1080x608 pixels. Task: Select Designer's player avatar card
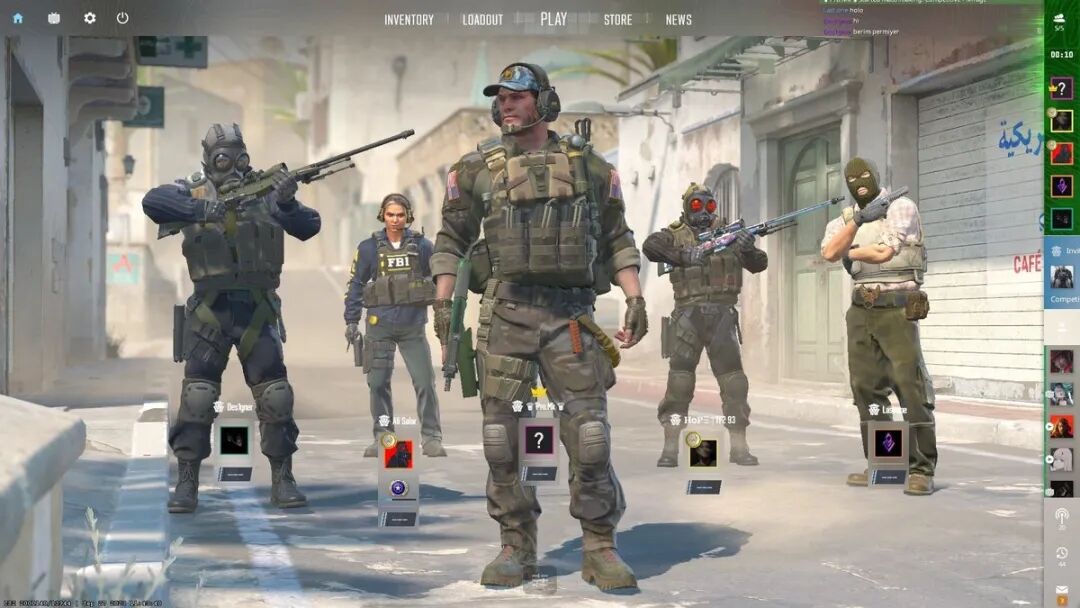coord(235,440)
